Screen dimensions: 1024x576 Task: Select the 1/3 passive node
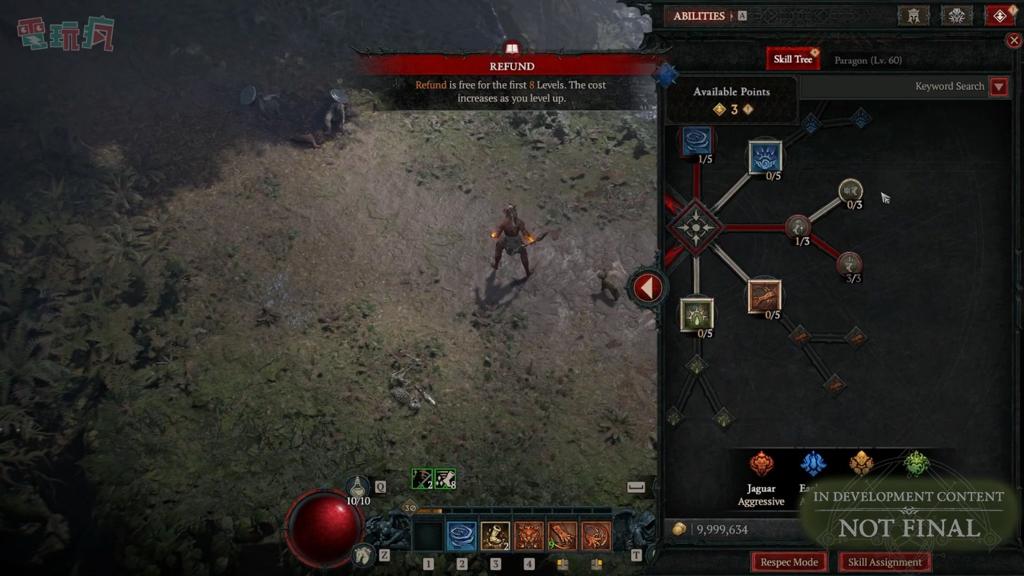click(798, 226)
